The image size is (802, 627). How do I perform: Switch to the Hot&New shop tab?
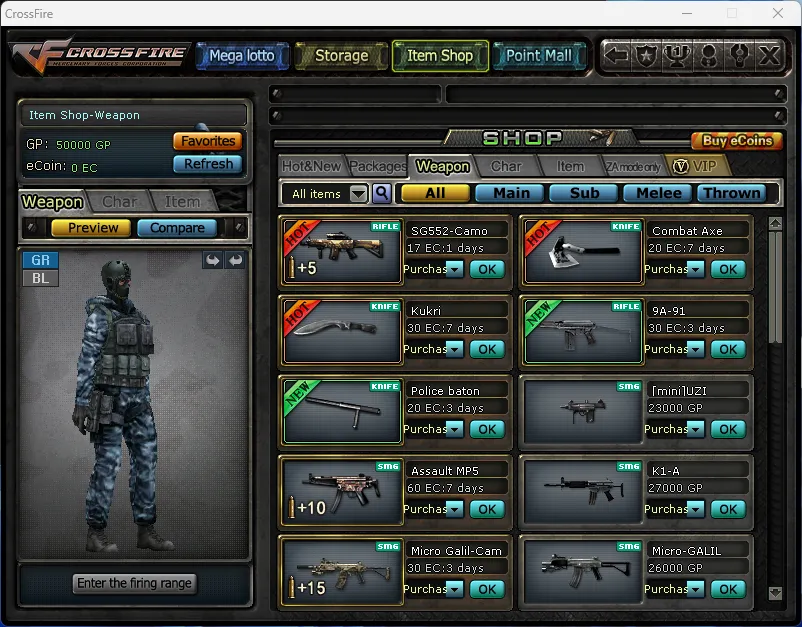[x=311, y=166]
